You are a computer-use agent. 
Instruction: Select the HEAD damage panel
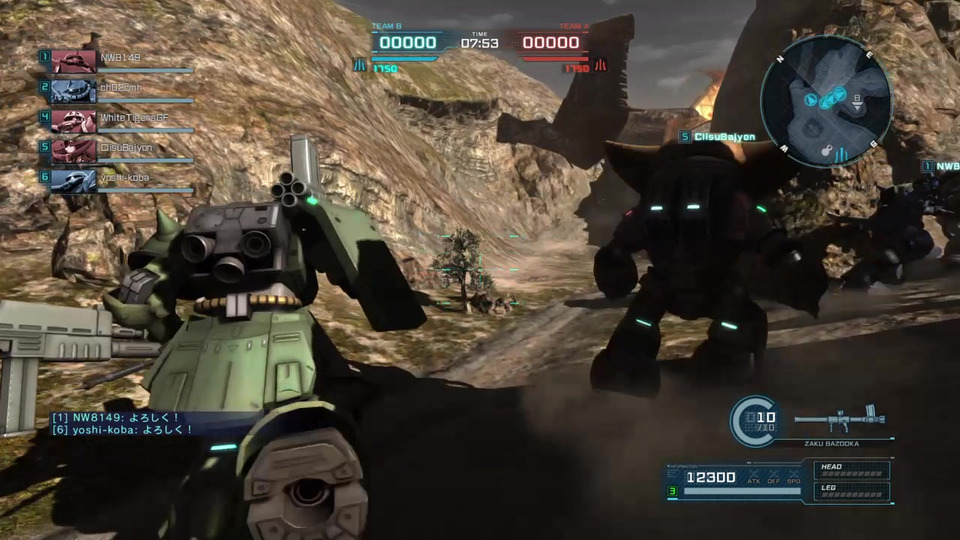851,468
